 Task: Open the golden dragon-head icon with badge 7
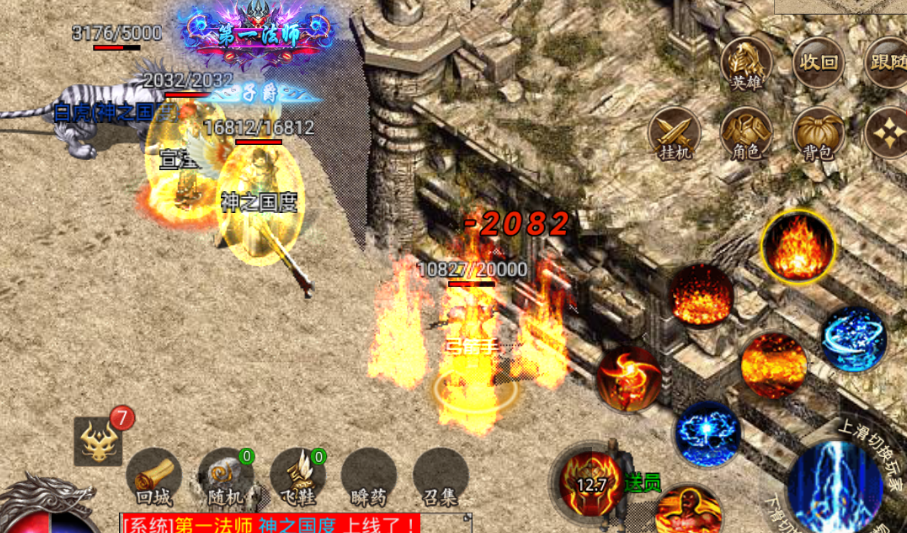pyautogui.click(x=98, y=440)
